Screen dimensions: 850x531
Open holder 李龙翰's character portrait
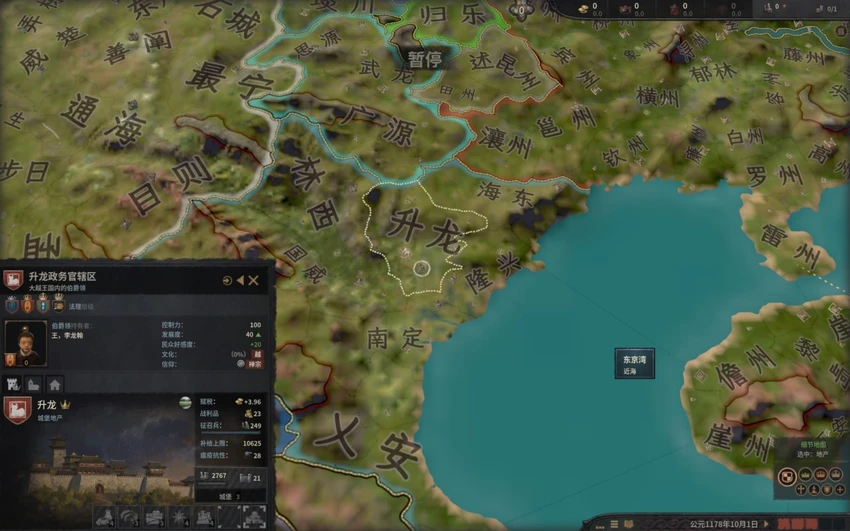[24, 343]
